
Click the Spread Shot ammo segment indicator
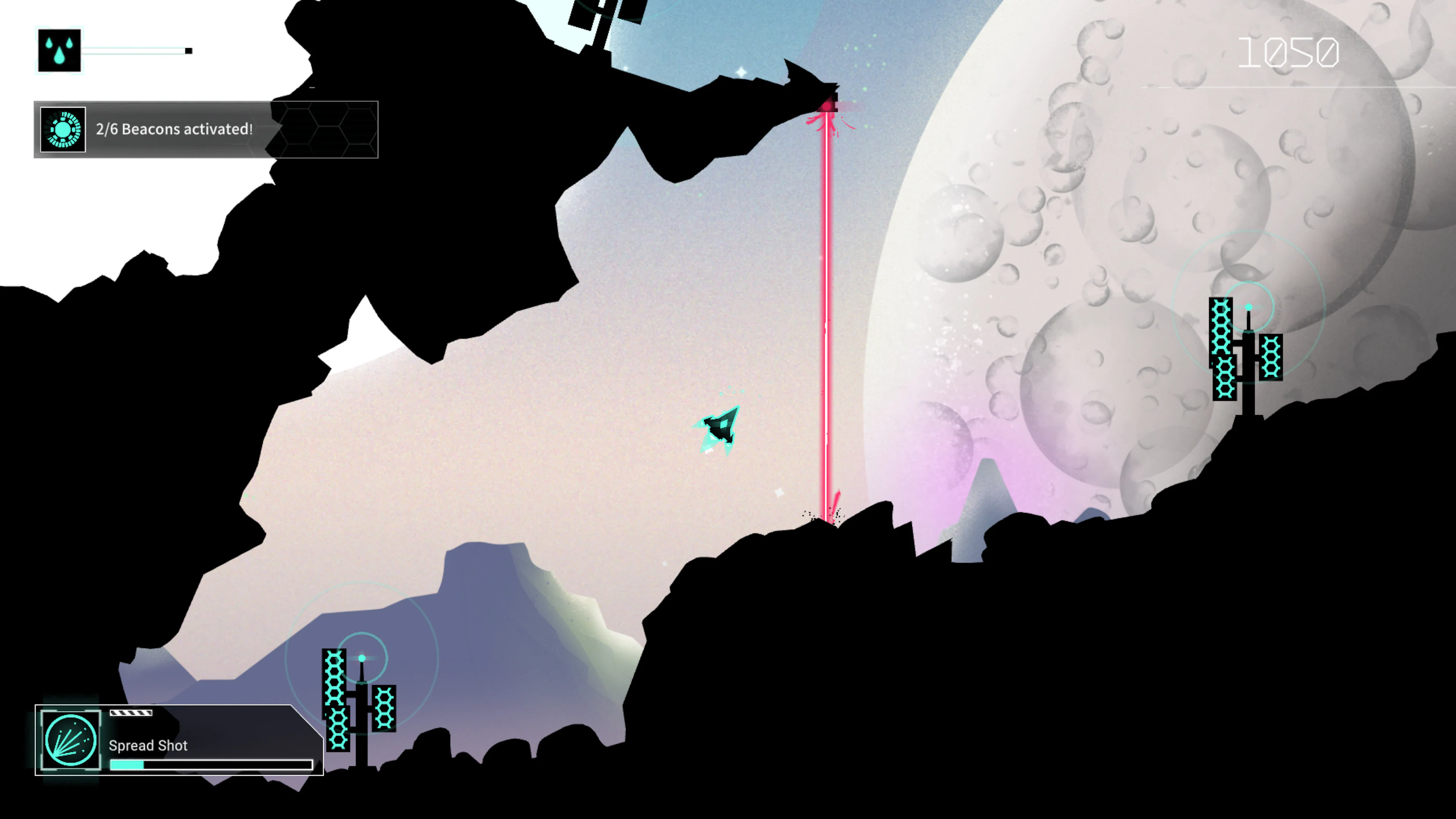[130, 713]
